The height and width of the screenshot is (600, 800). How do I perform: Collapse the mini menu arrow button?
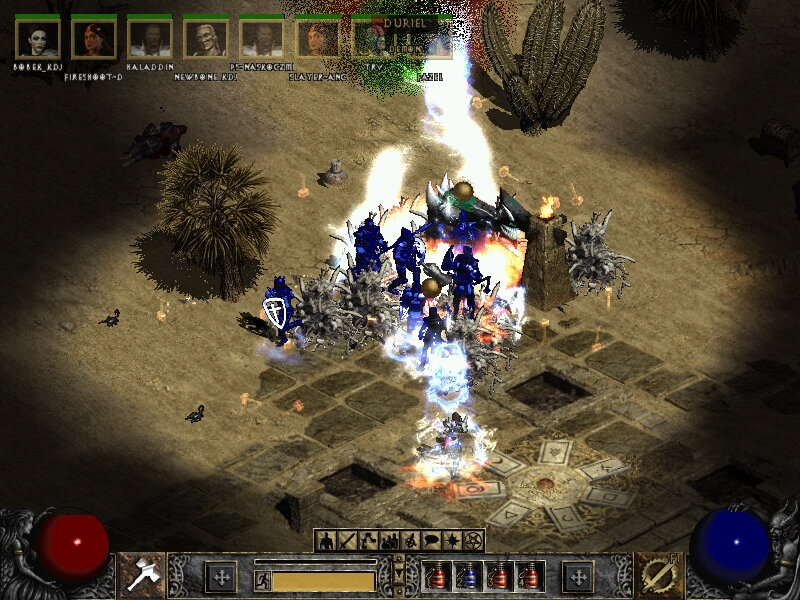coord(400,572)
